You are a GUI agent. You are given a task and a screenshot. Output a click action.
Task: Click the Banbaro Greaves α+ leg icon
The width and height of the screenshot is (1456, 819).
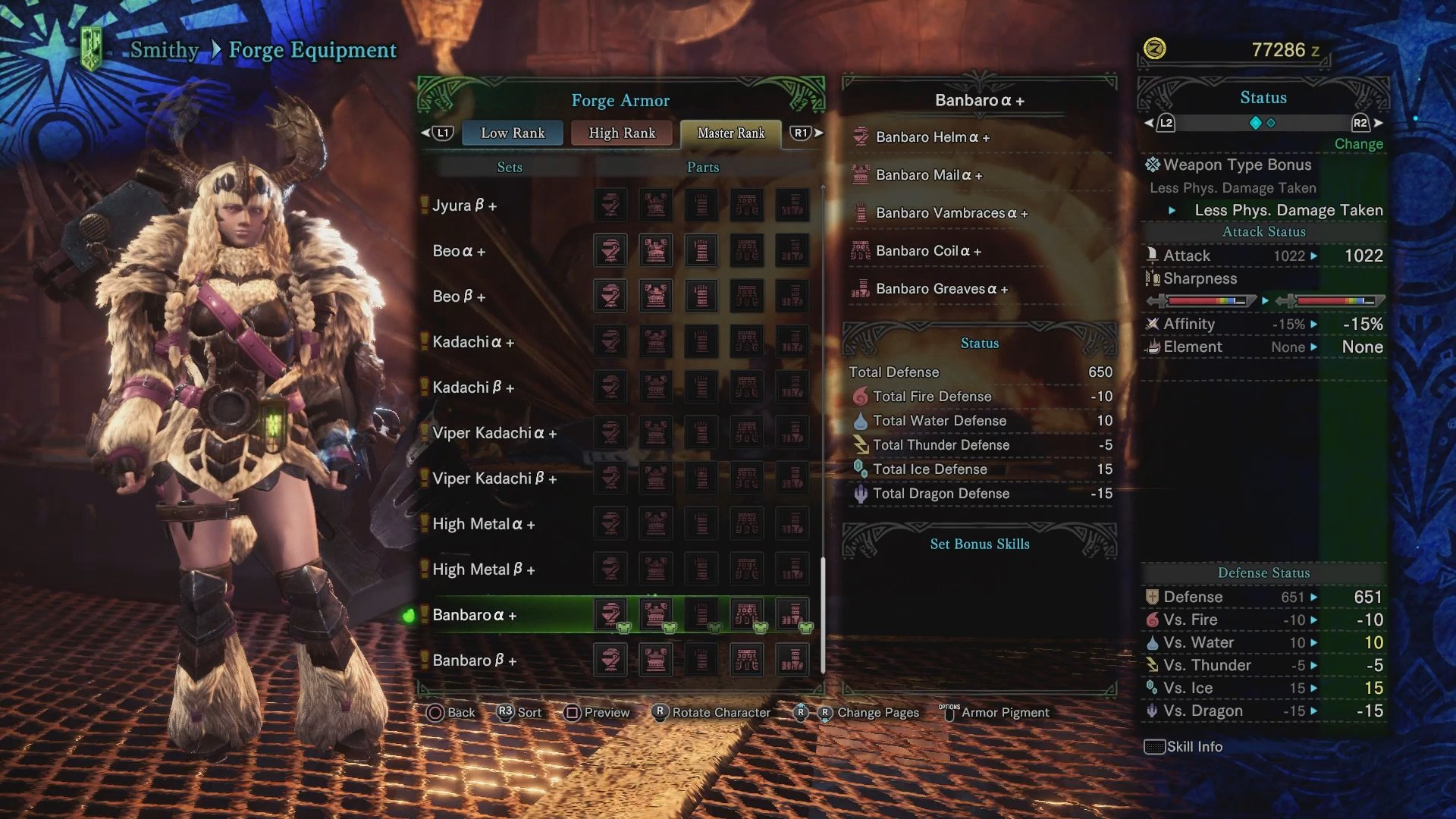coord(861,289)
